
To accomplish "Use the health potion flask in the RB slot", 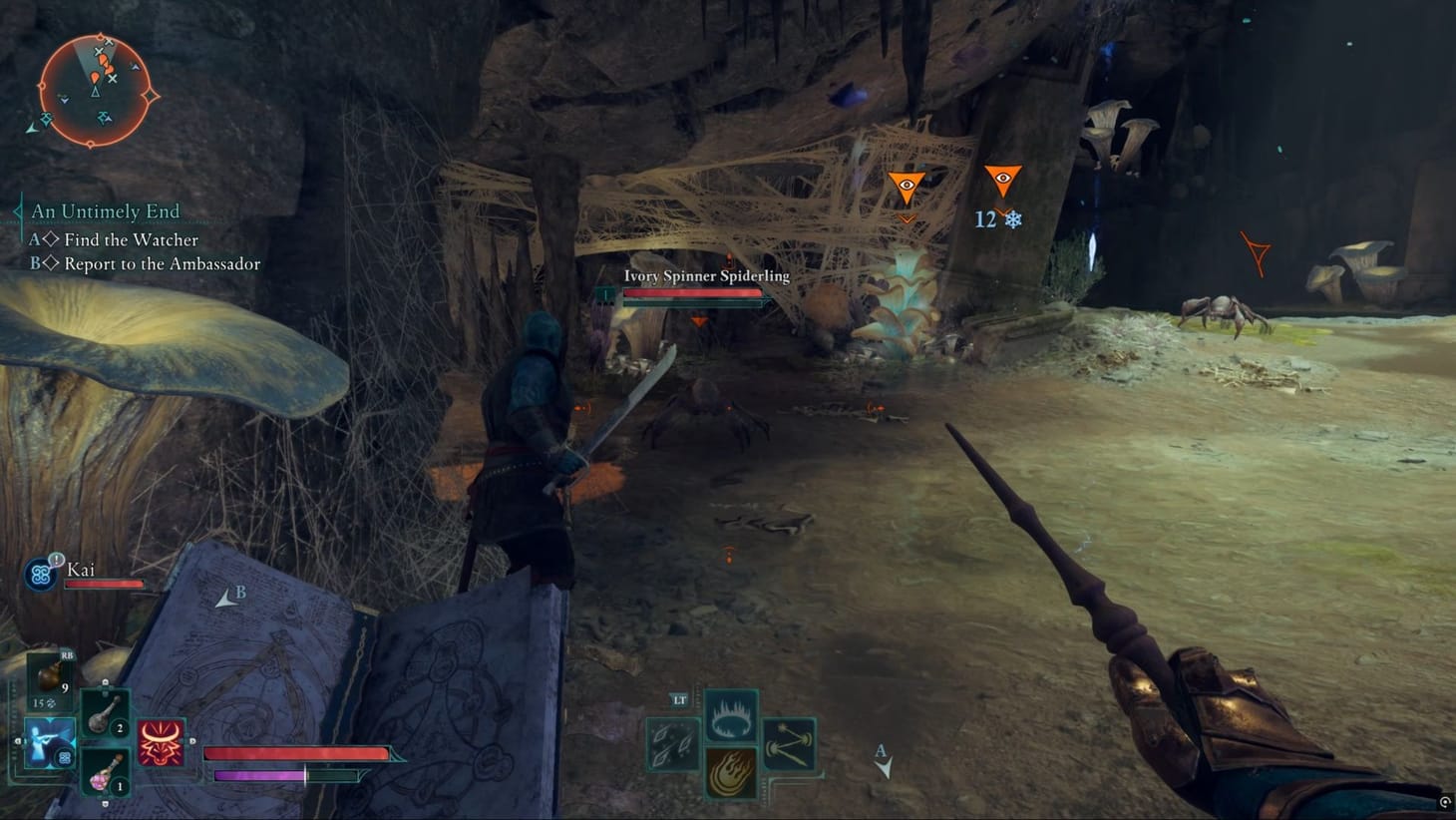I will coord(50,673).
